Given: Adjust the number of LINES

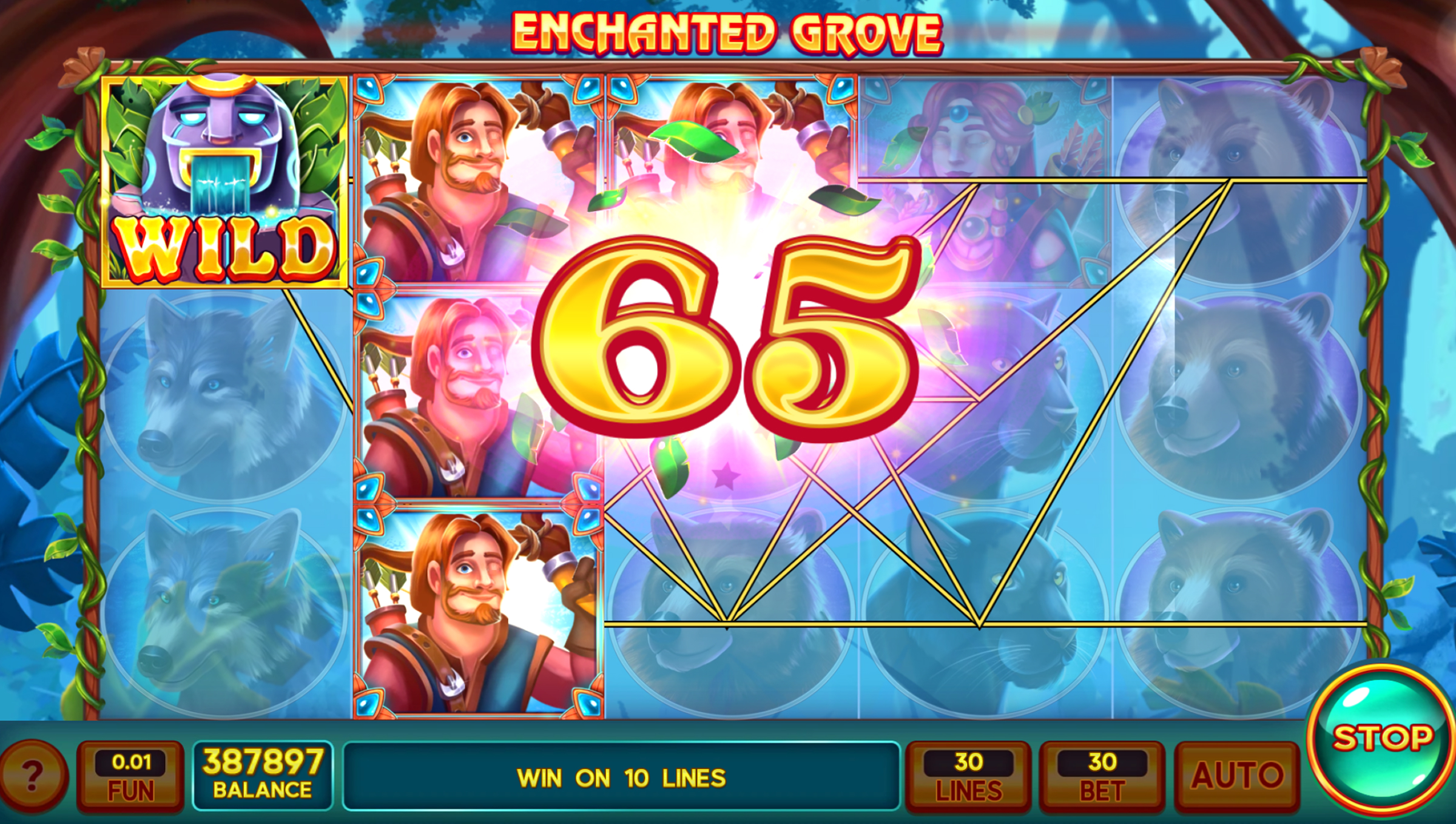Looking at the screenshot, I should 968,775.
